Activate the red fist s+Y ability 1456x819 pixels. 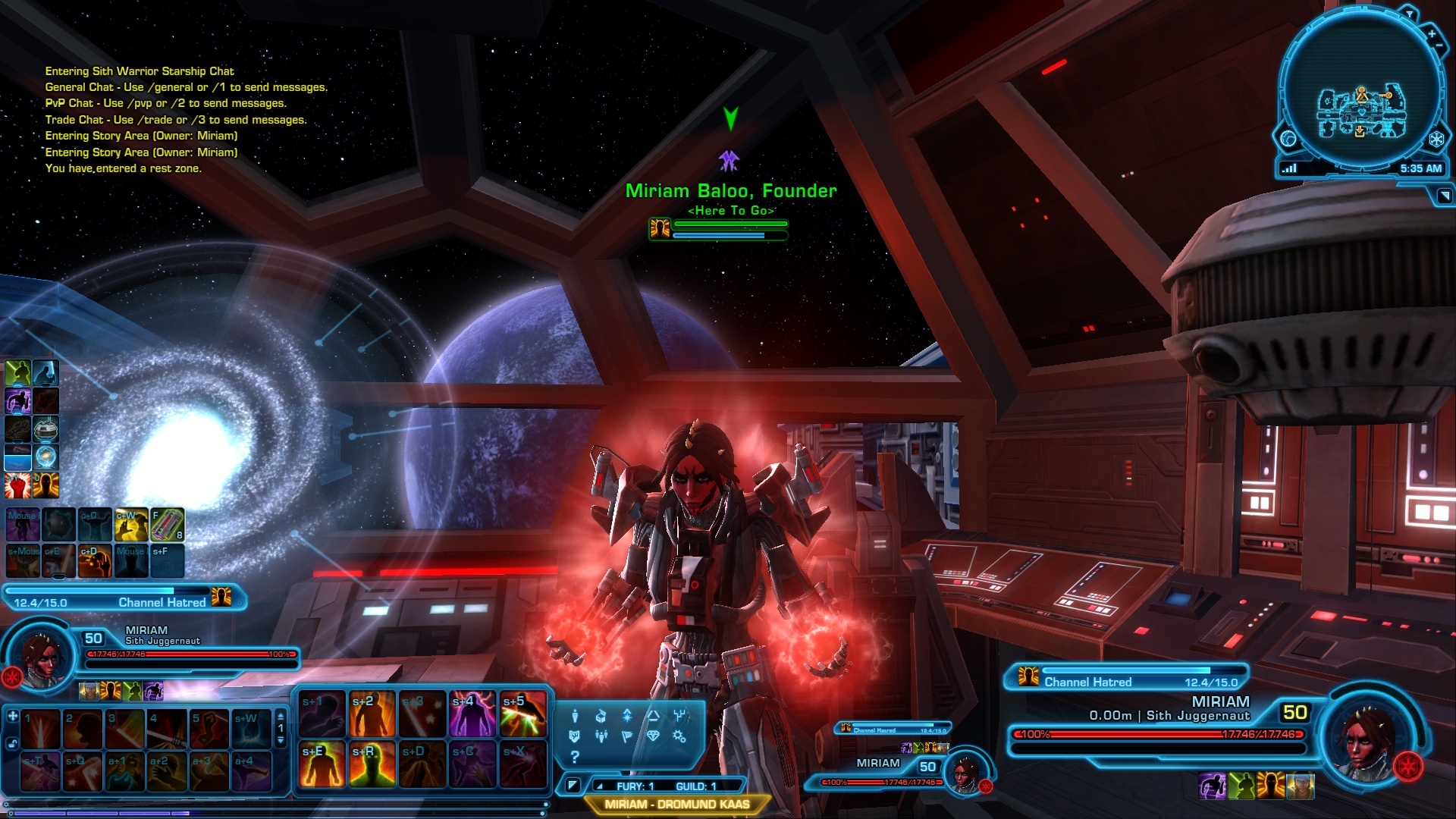(17, 485)
